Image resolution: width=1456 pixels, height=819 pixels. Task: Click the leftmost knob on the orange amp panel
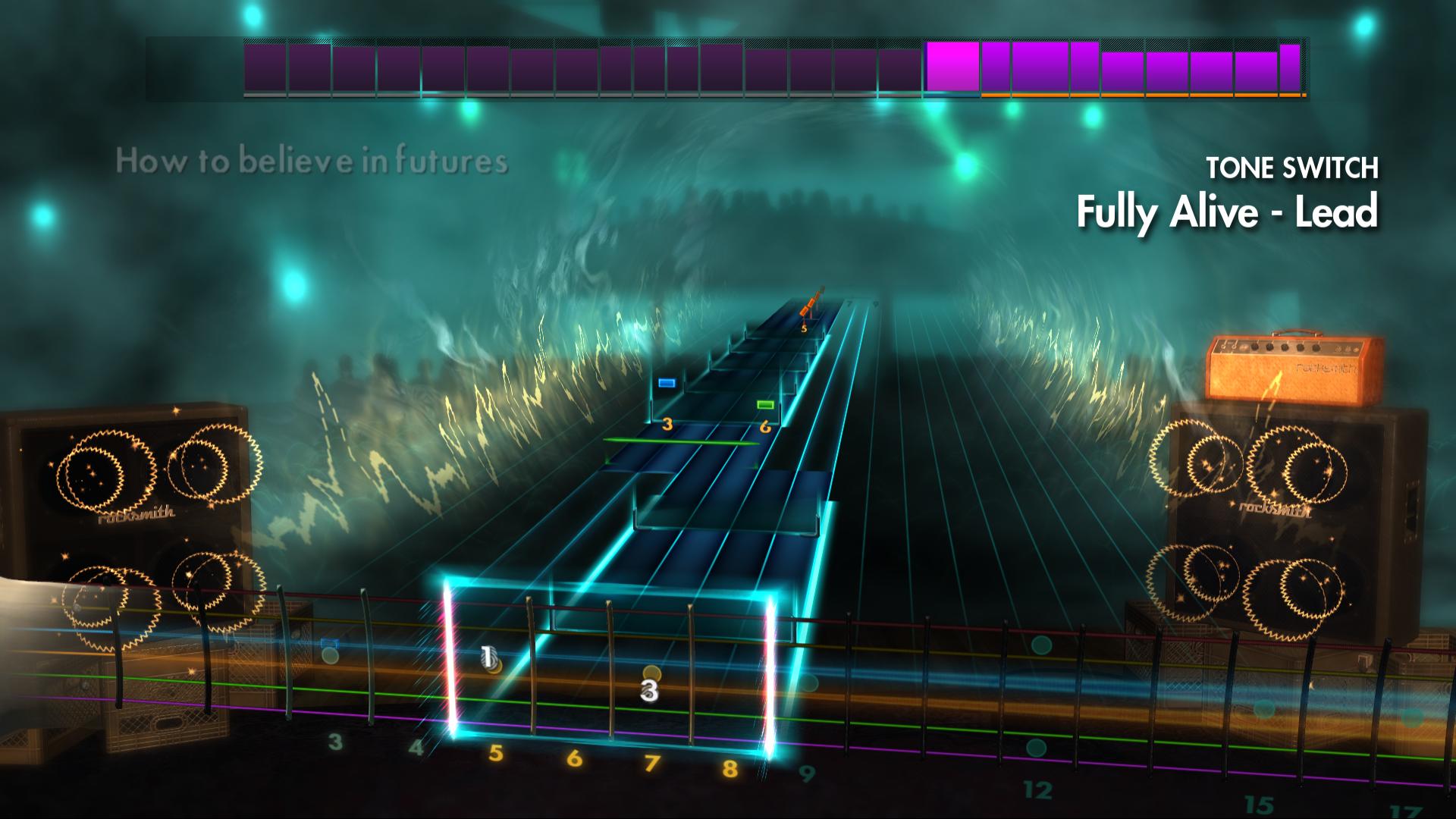pyautogui.click(x=1254, y=347)
